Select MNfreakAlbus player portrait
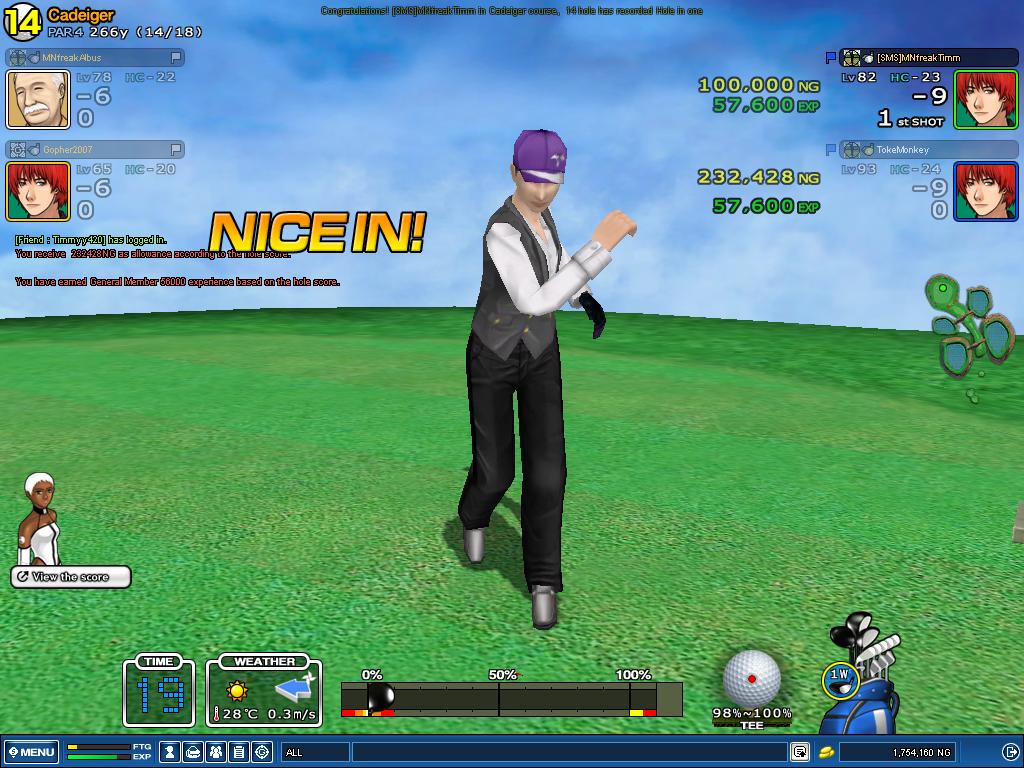This screenshot has width=1024, height=768. [39, 100]
